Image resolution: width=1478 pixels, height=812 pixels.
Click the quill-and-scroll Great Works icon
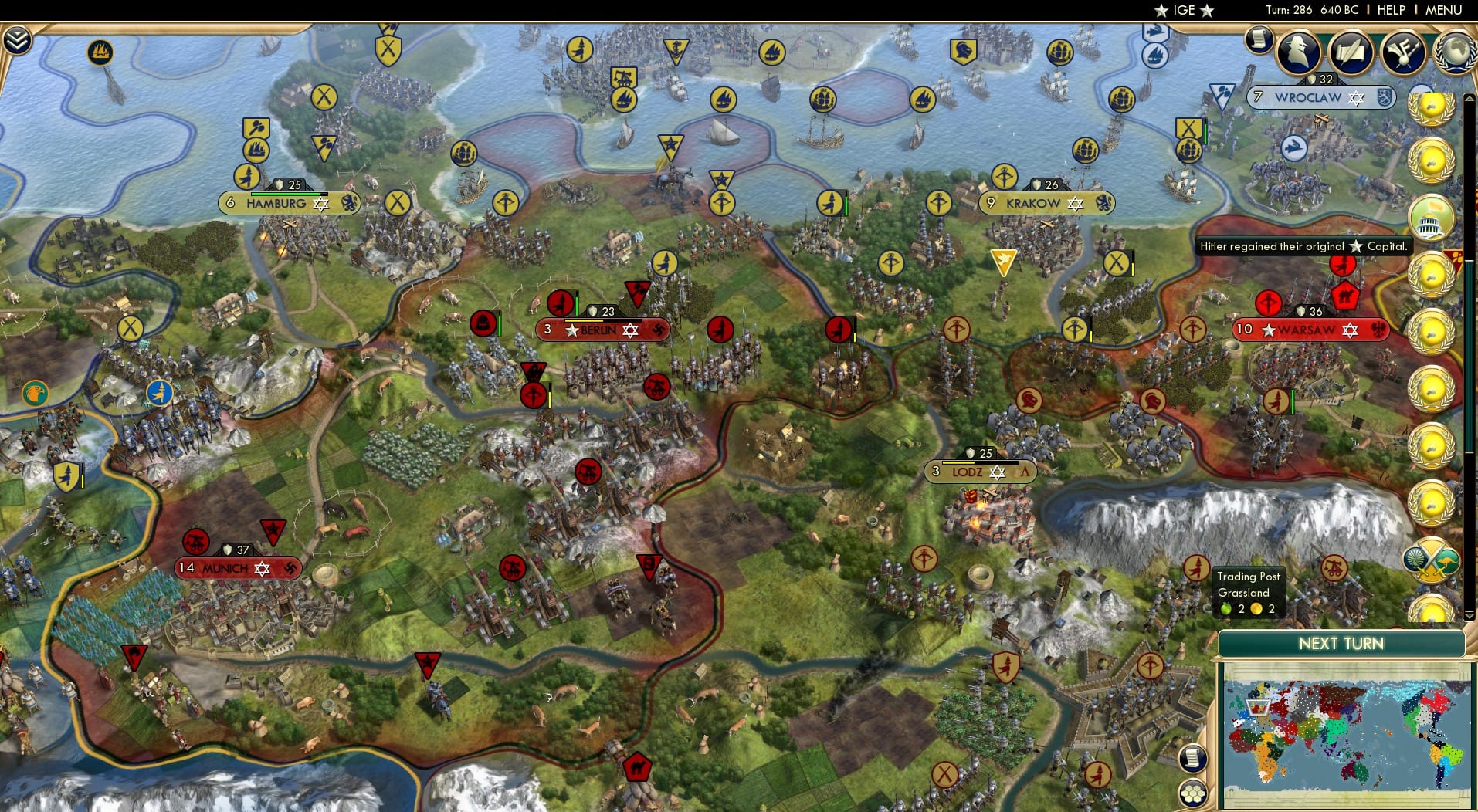pos(1349,52)
